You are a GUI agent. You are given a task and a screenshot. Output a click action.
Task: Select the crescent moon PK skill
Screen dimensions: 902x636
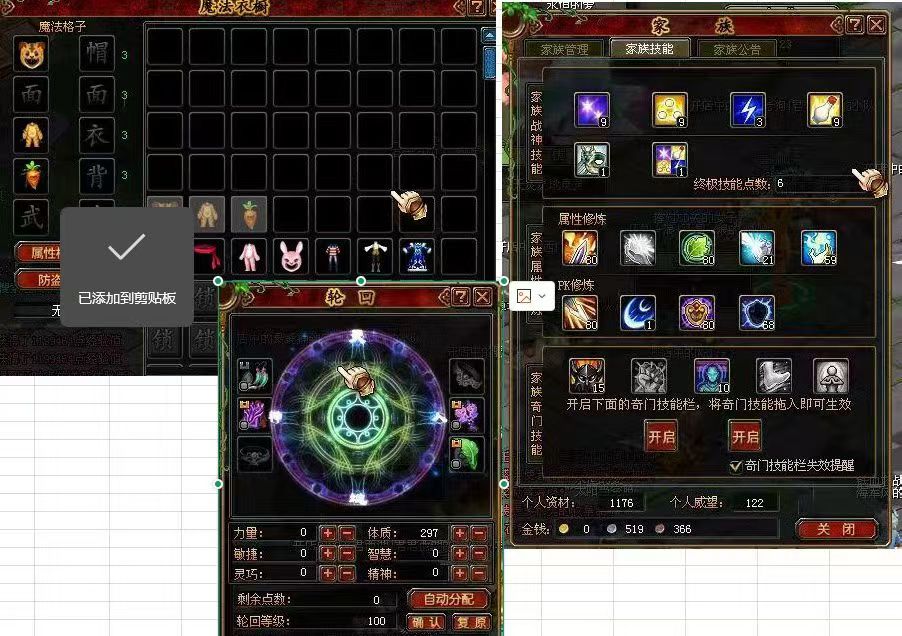tap(636, 313)
